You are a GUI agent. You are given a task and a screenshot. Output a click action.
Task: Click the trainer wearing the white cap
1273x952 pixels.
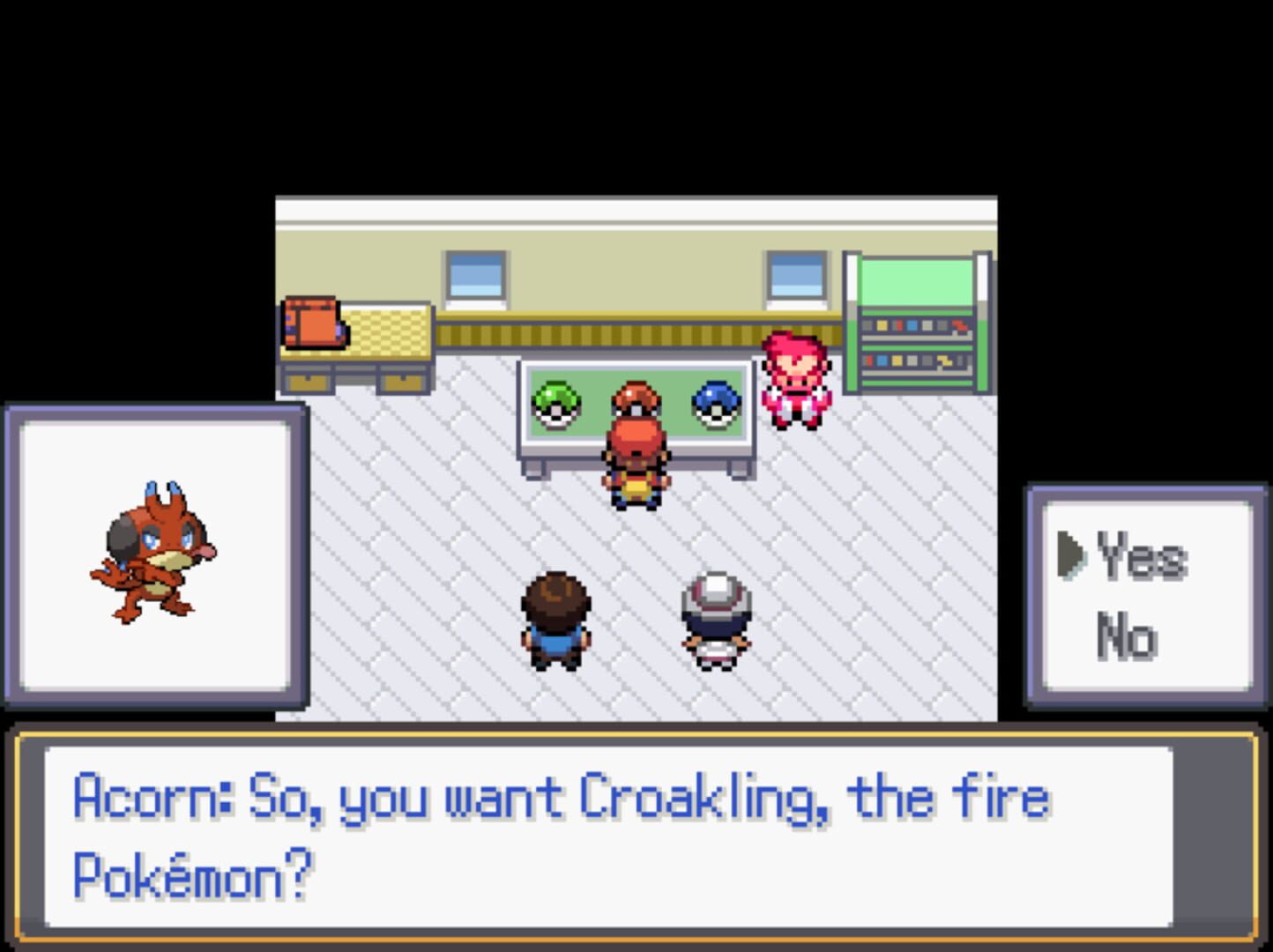(x=716, y=617)
